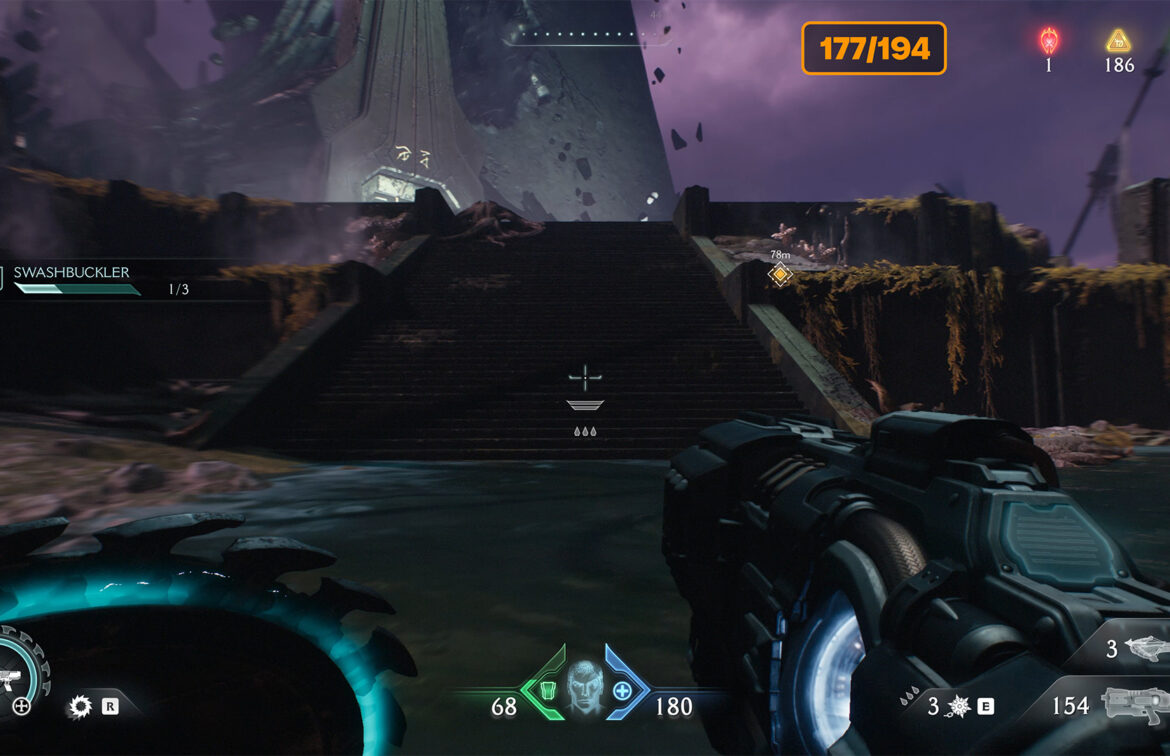
Task: Click the blue health plus icon
Action: [x=622, y=690]
